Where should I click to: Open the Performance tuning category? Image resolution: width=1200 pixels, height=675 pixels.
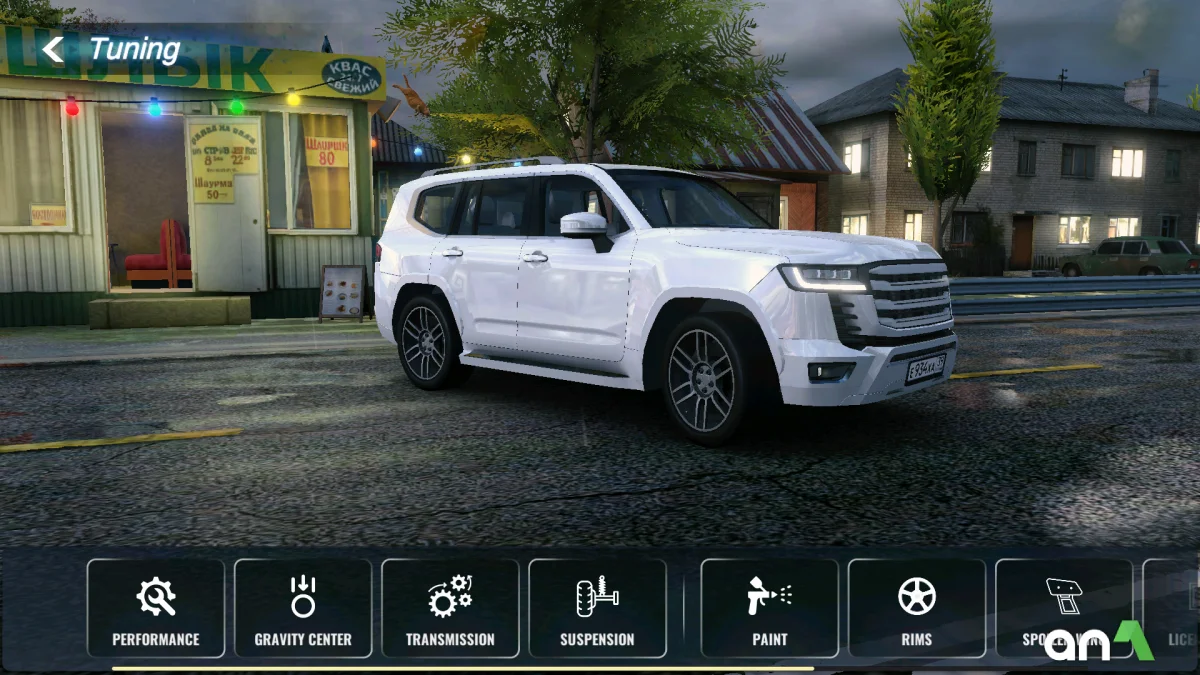click(156, 608)
